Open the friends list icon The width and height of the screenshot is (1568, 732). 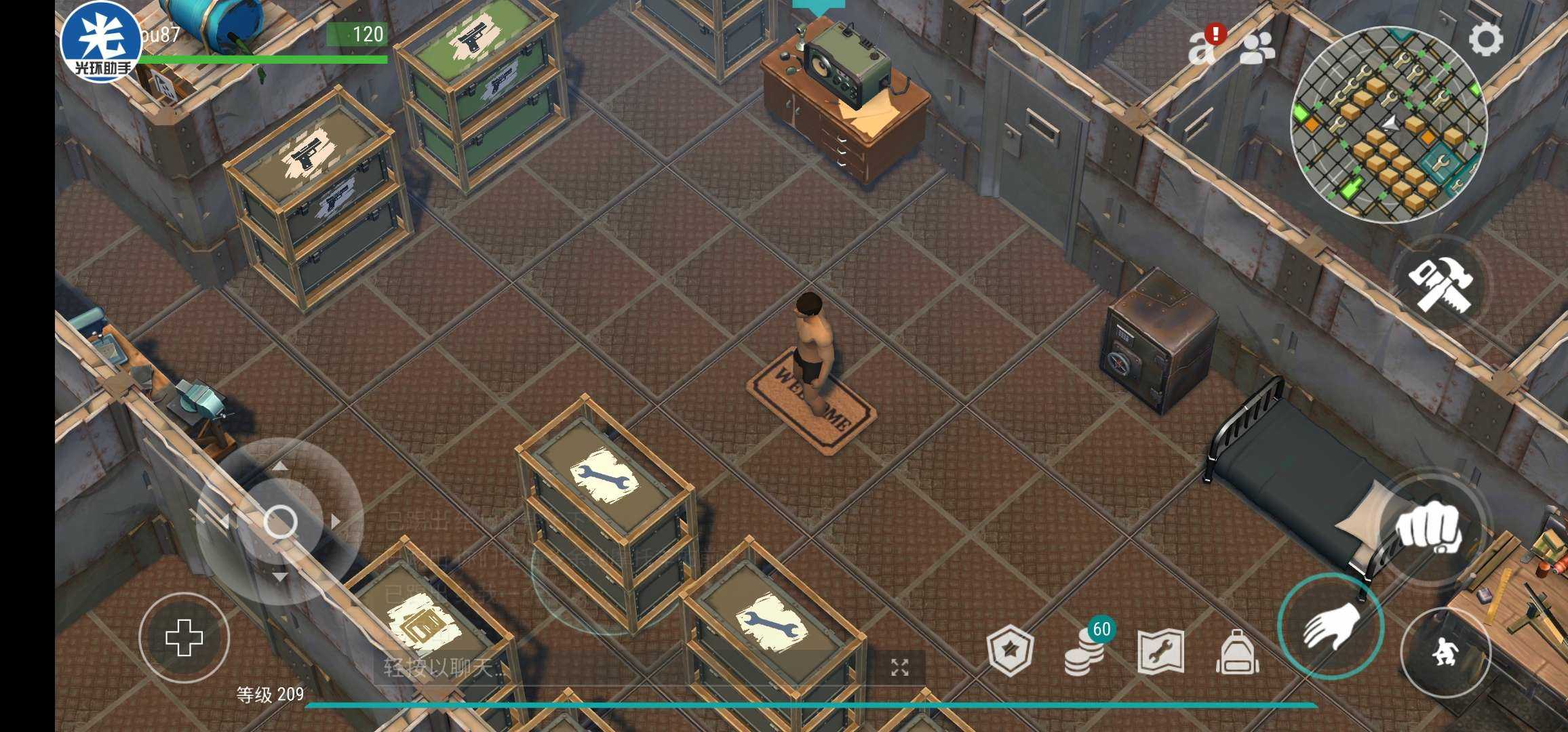pyautogui.click(x=1257, y=49)
